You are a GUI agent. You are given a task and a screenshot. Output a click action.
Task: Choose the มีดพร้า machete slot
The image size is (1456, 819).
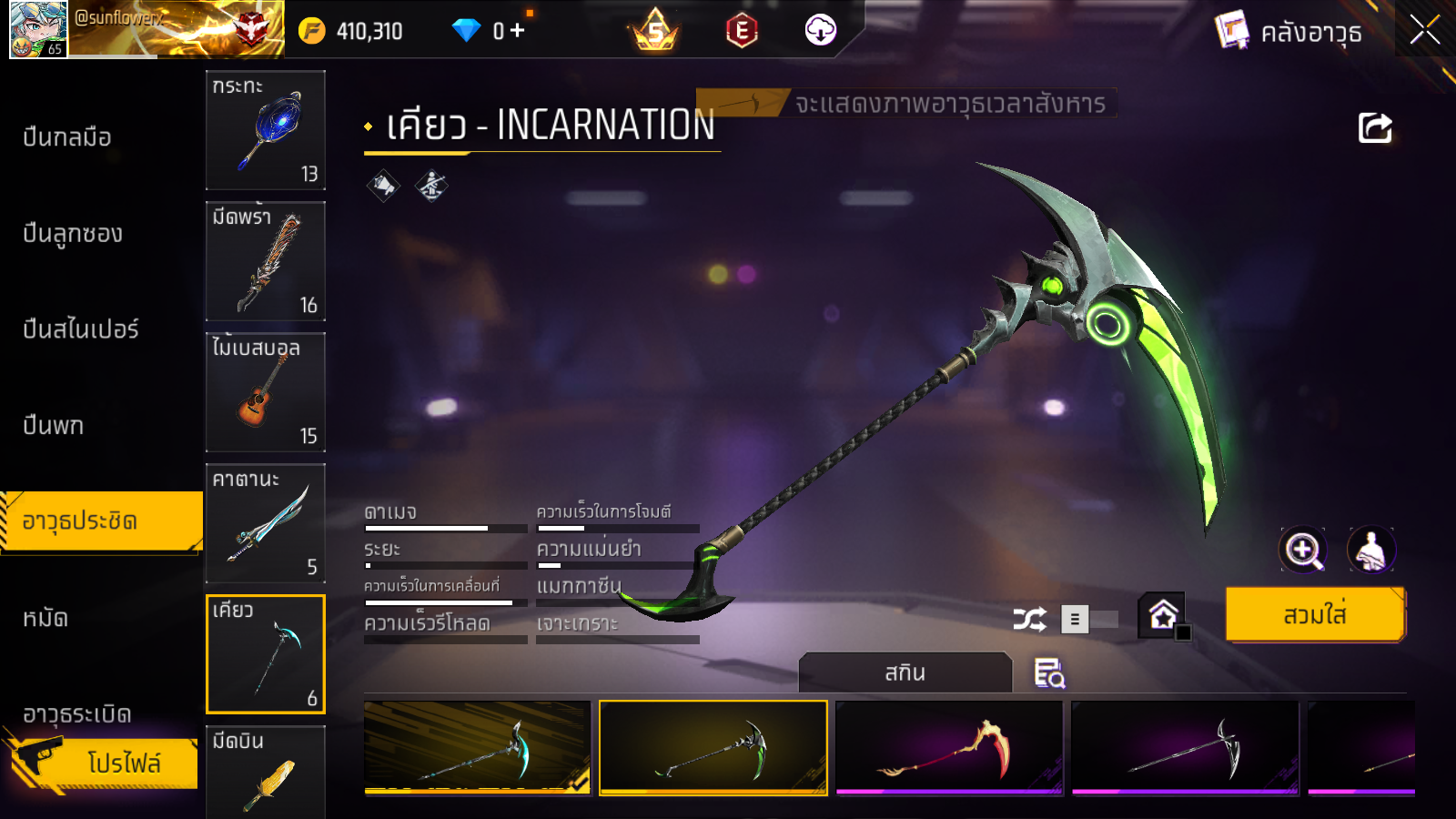pos(266,261)
